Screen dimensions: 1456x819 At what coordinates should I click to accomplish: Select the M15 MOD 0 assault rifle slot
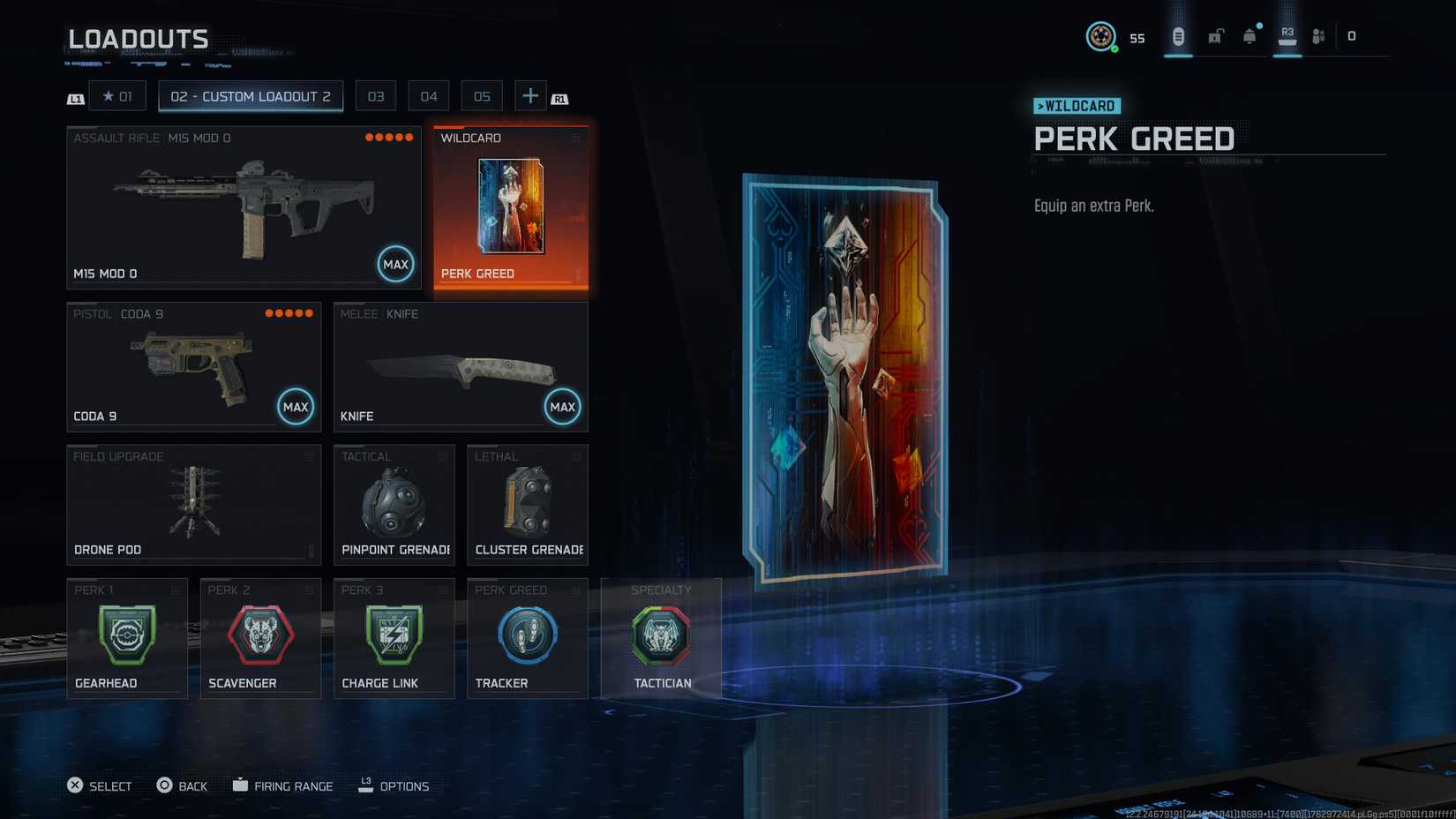pos(244,207)
